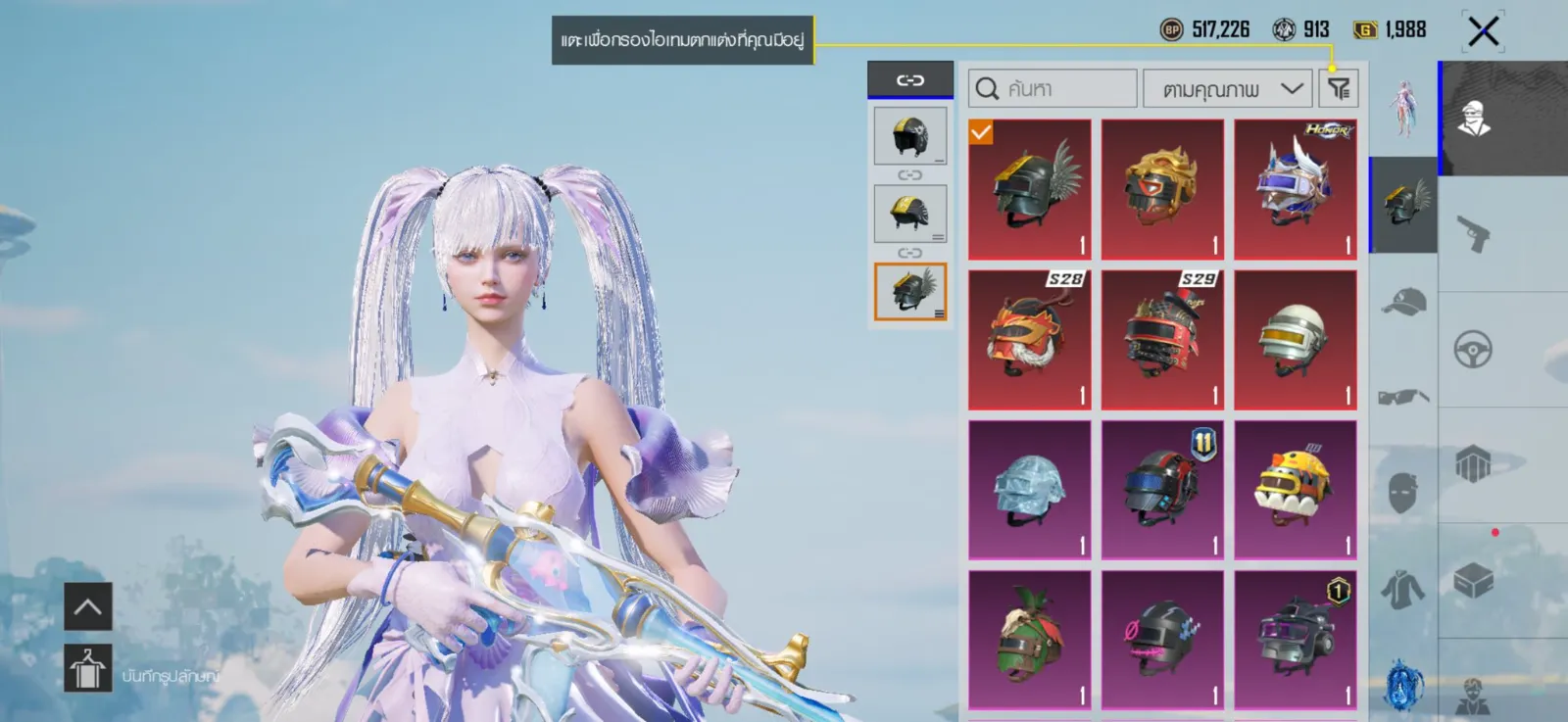Choose the yellow chick helmet skin
Screen dimensions: 1568x722
point(1295,490)
